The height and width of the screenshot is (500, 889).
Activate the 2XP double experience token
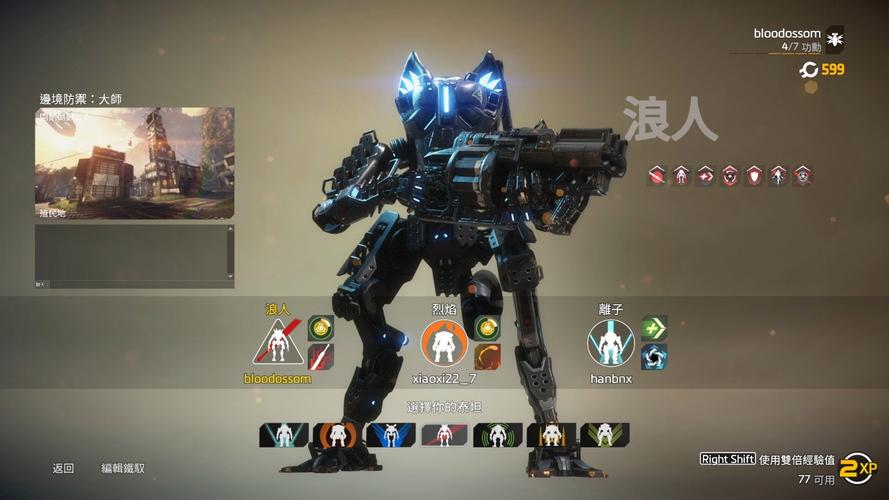tap(856, 466)
